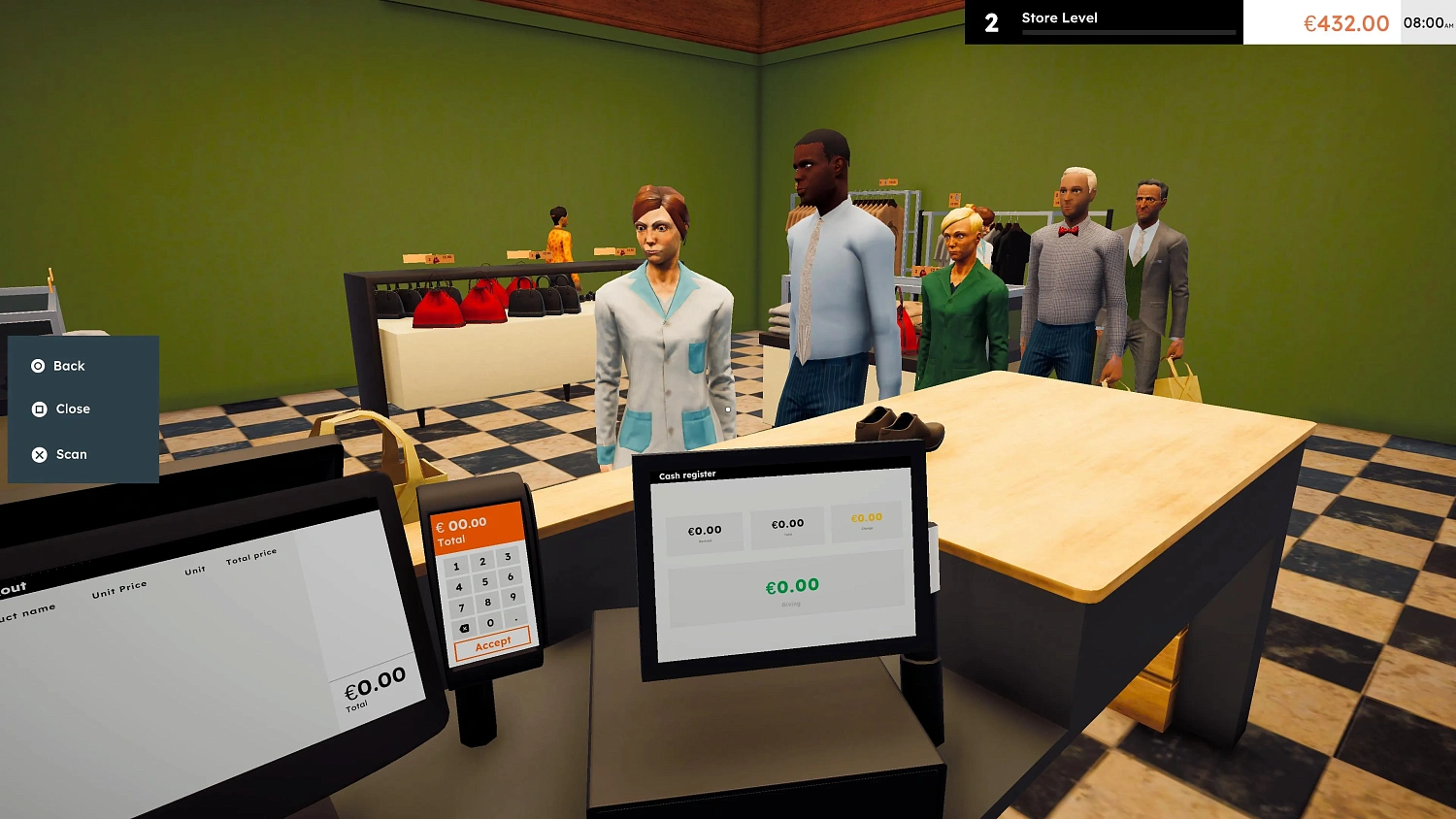Click the Cash register title bar
The image size is (1456, 819).
(x=687, y=474)
